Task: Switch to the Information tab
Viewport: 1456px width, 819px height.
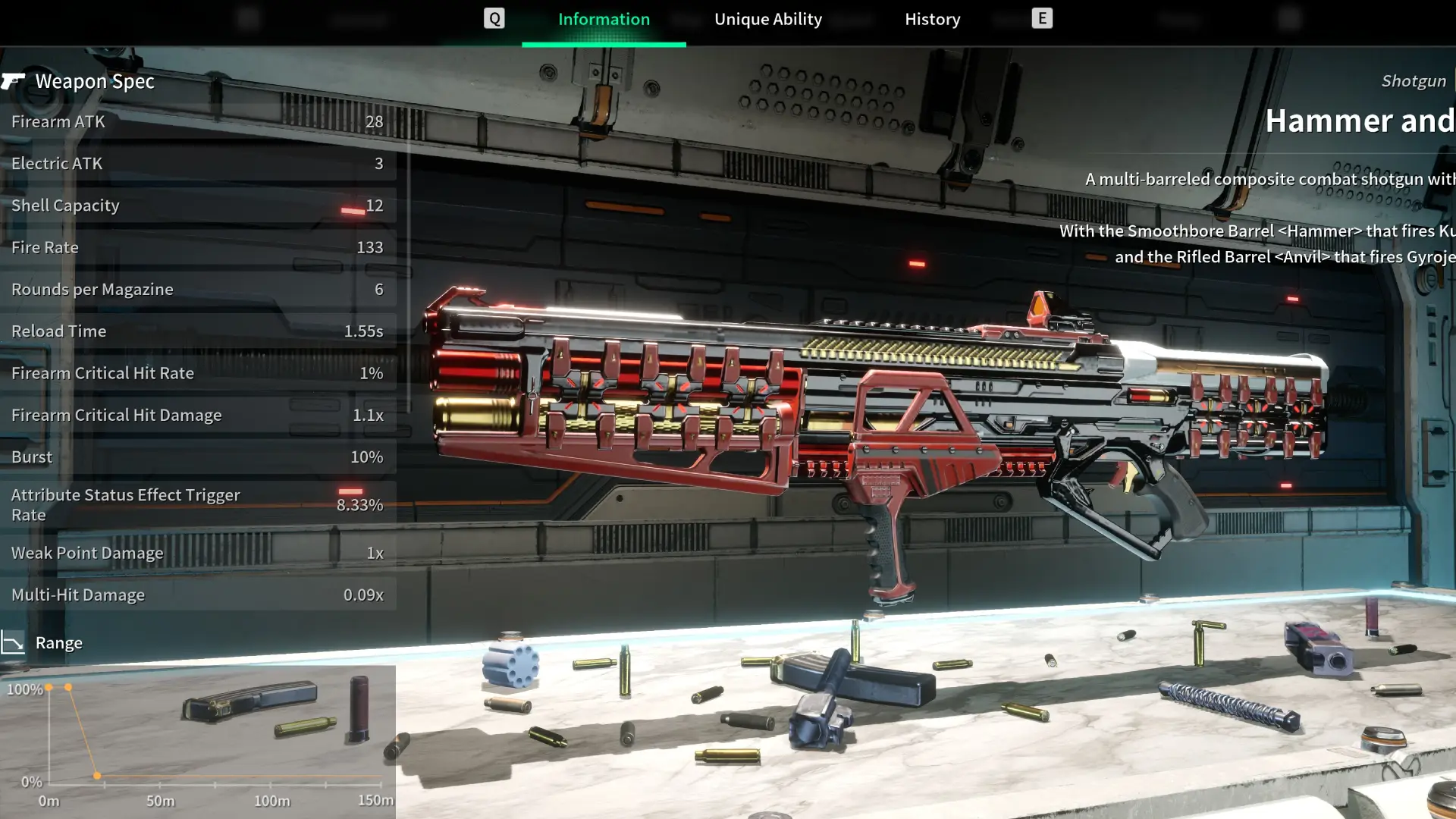Action: tap(604, 20)
